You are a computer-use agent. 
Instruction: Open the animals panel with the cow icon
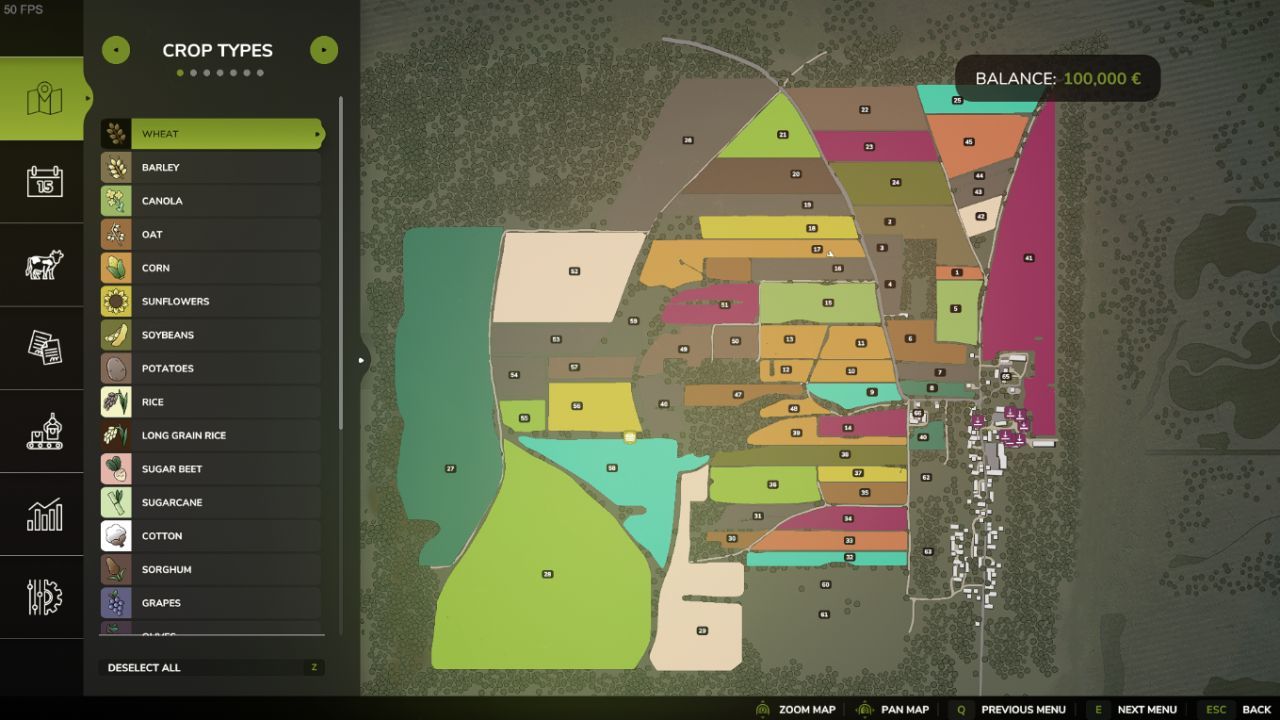(x=41, y=264)
